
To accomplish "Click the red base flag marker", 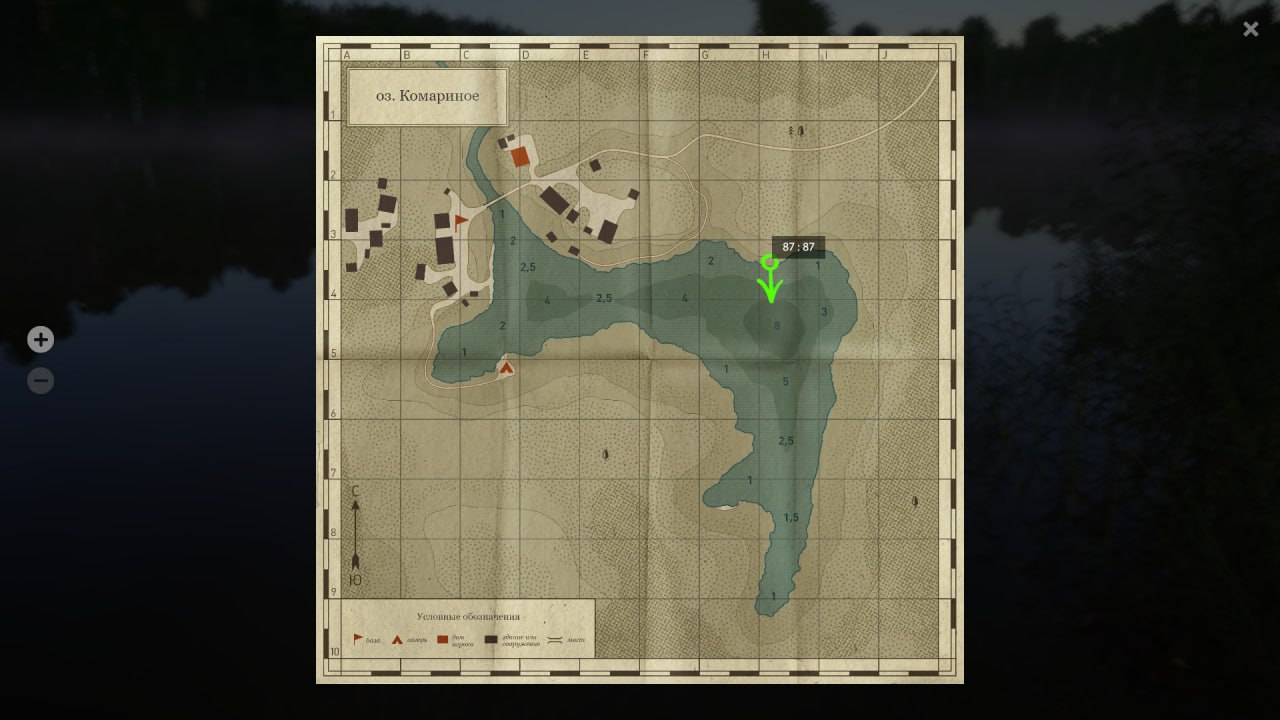I will tap(461, 221).
